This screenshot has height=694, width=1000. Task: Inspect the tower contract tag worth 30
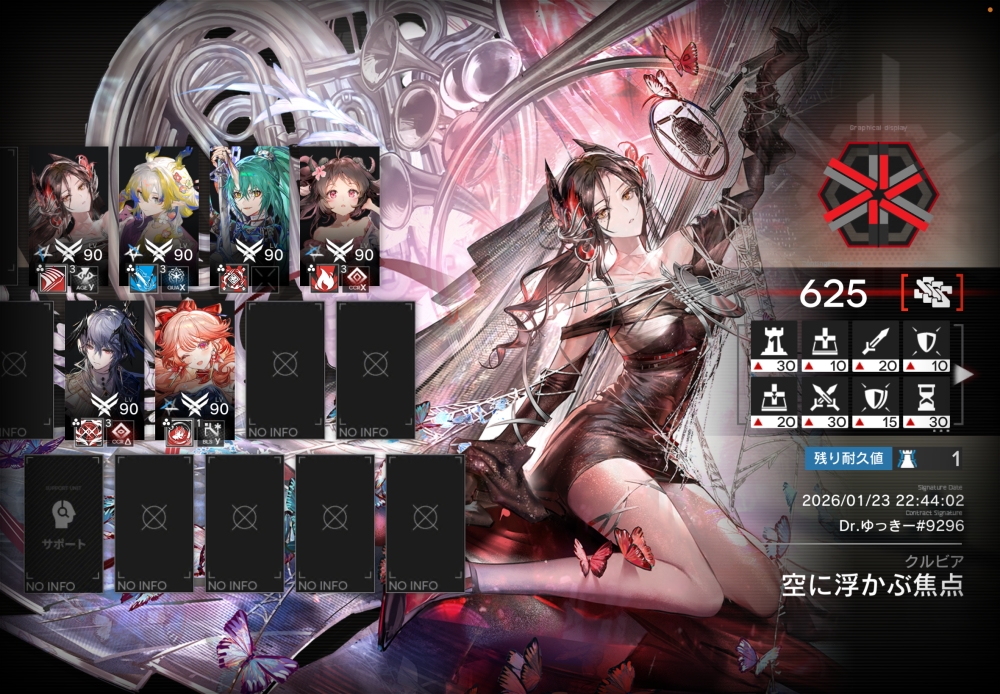tap(774, 345)
